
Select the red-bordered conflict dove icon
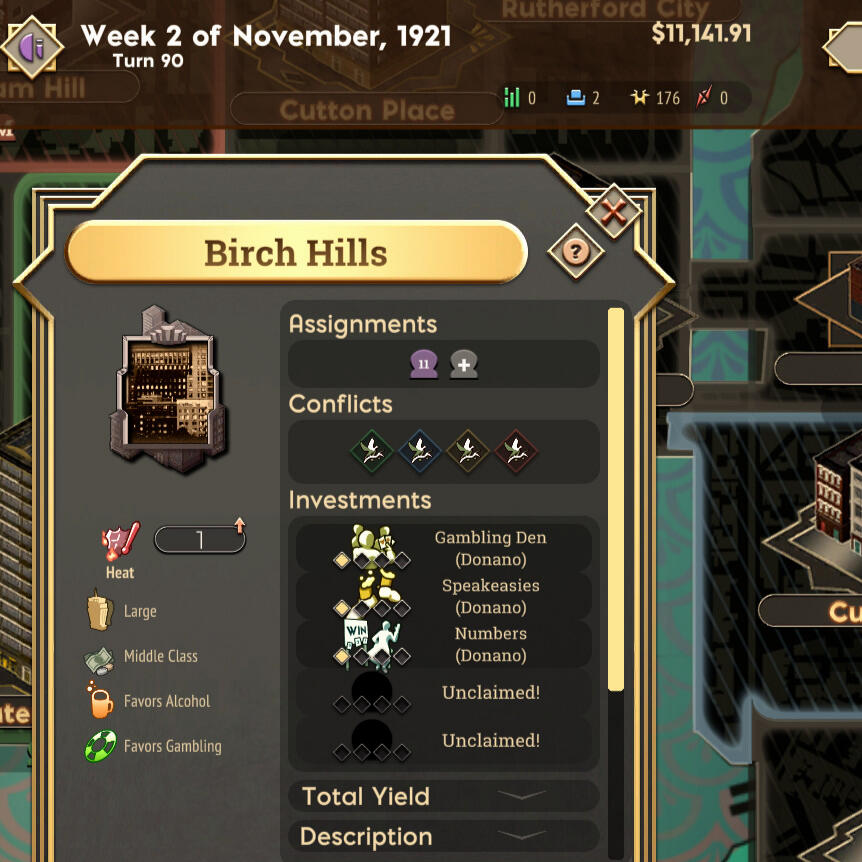pos(516,451)
